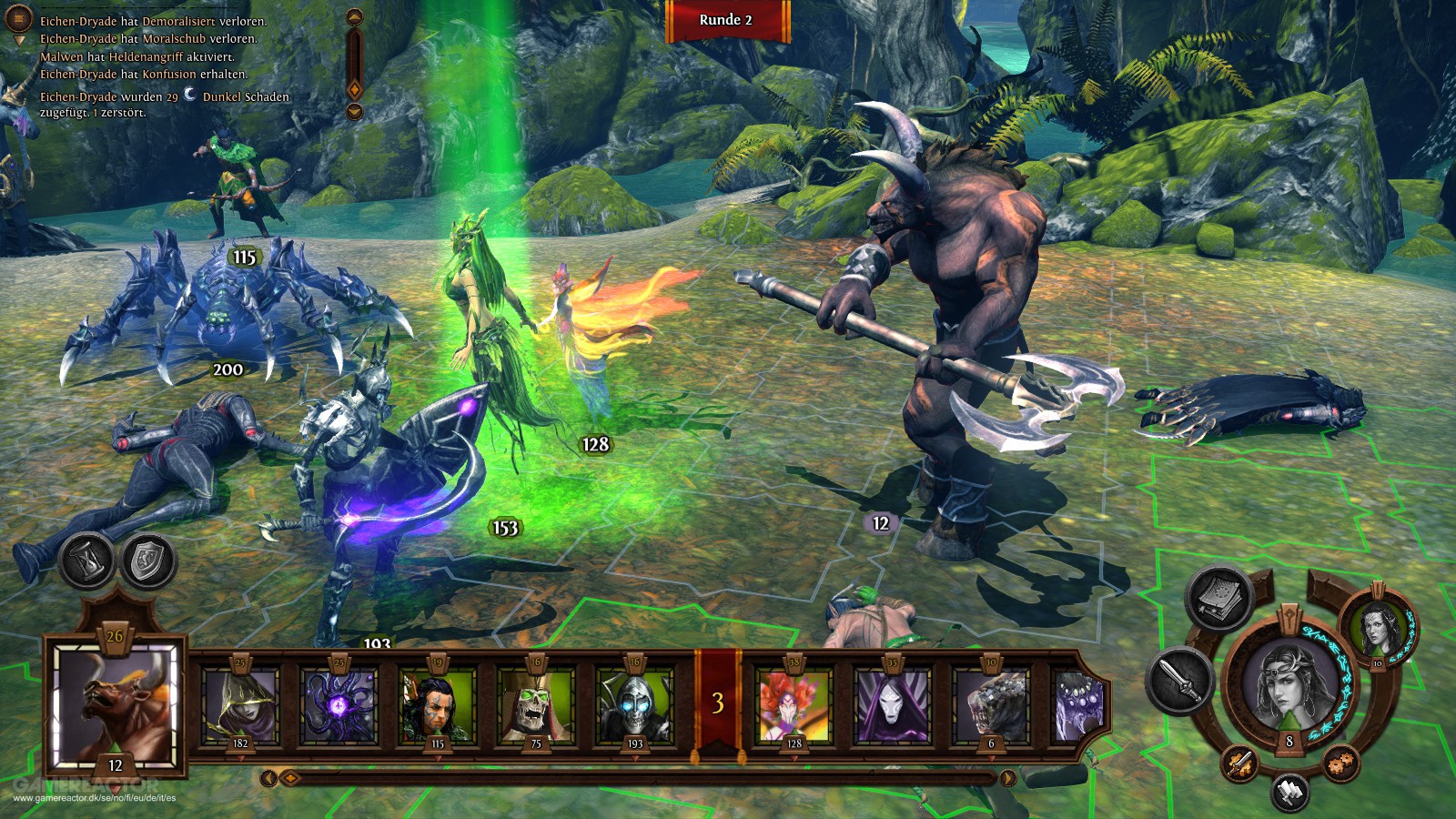This screenshot has height=819, width=1456.
Task: Open settings with the two gears icon
Action: 1340,763
